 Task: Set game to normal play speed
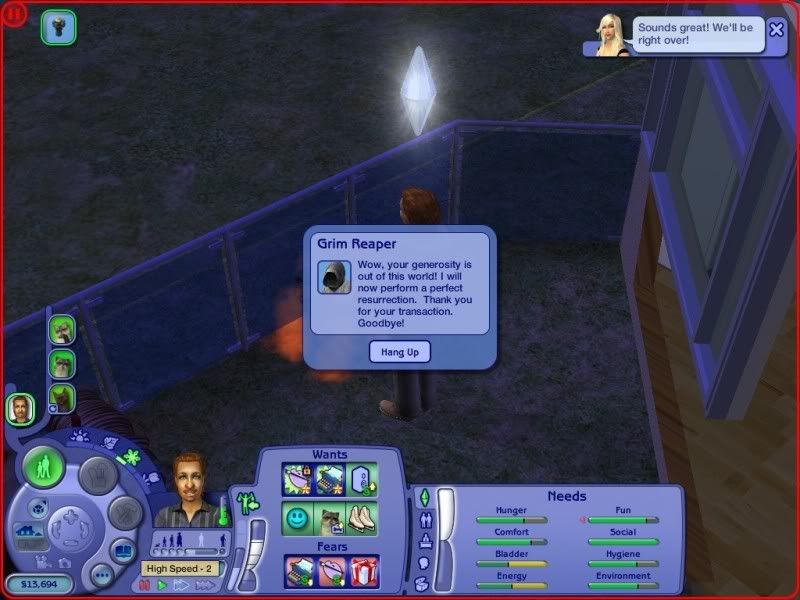pos(162,585)
